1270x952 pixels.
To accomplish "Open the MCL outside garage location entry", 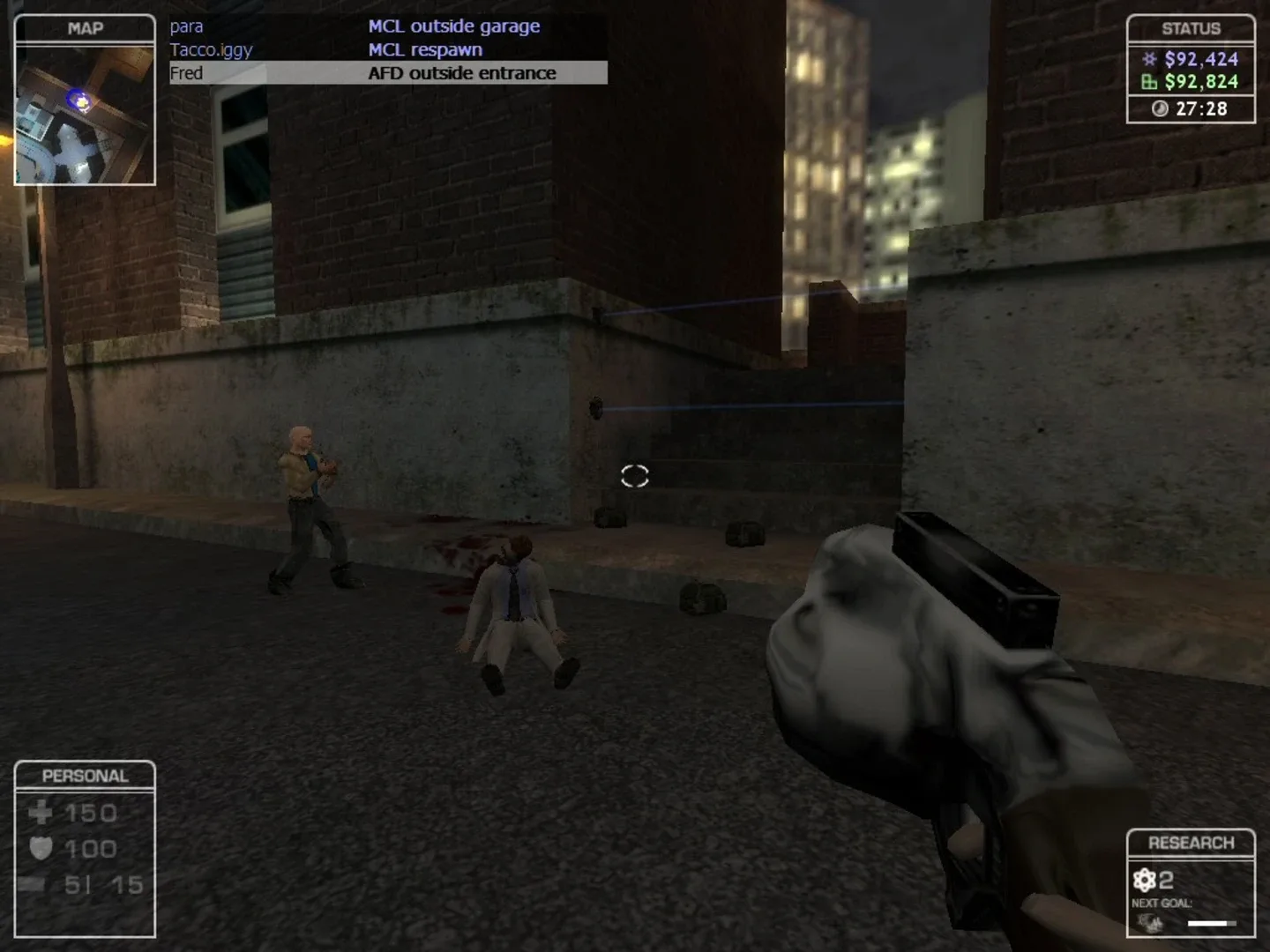I will [x=454, y=26].
